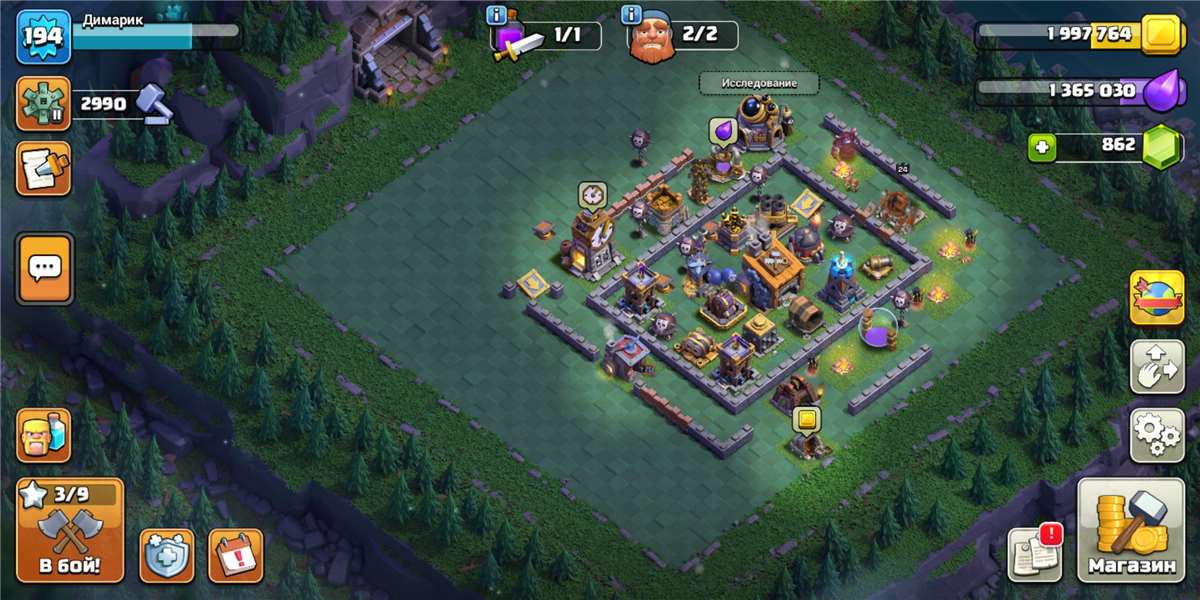Open the barbarian army overview icon
Screen dimensions: 1200x600
point(43,435)
